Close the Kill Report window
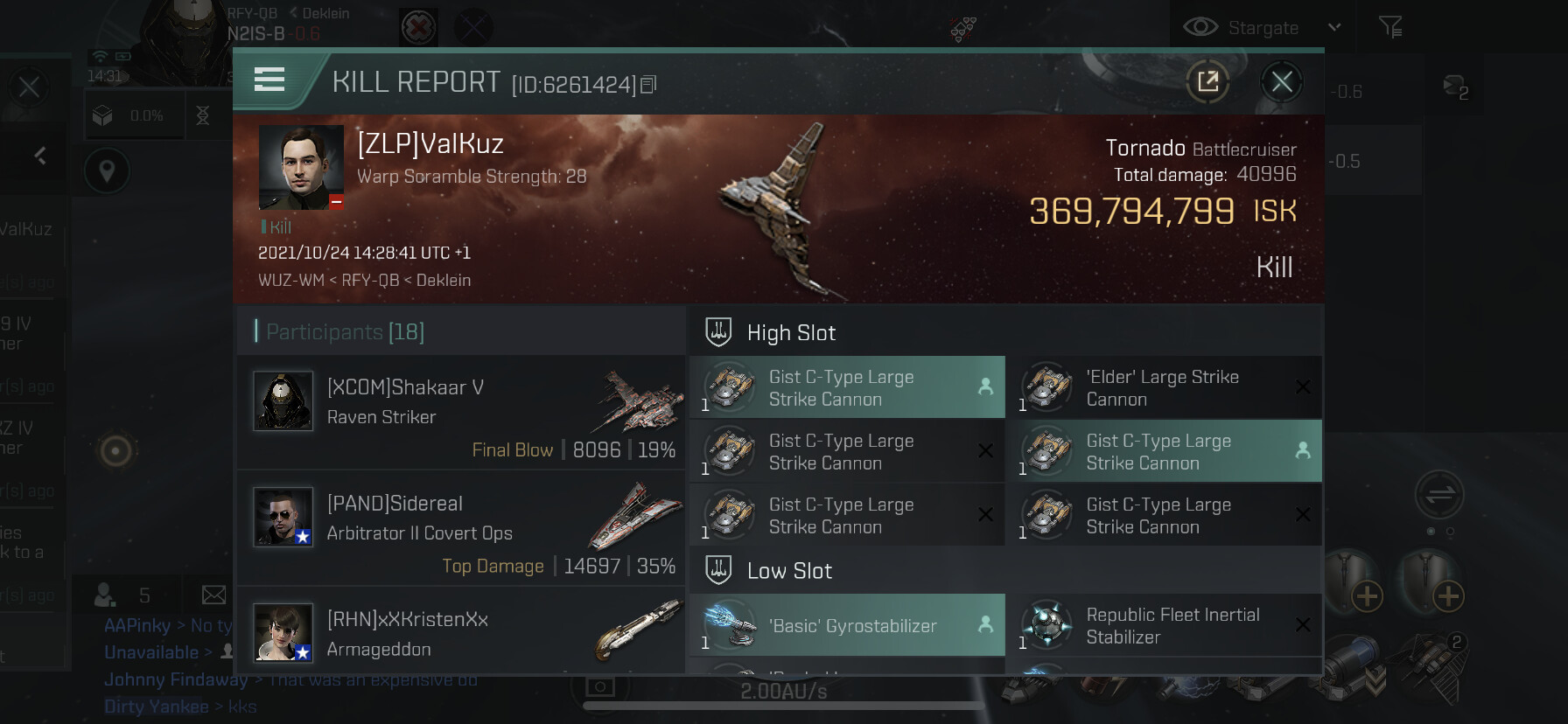 pos(1282,82)
